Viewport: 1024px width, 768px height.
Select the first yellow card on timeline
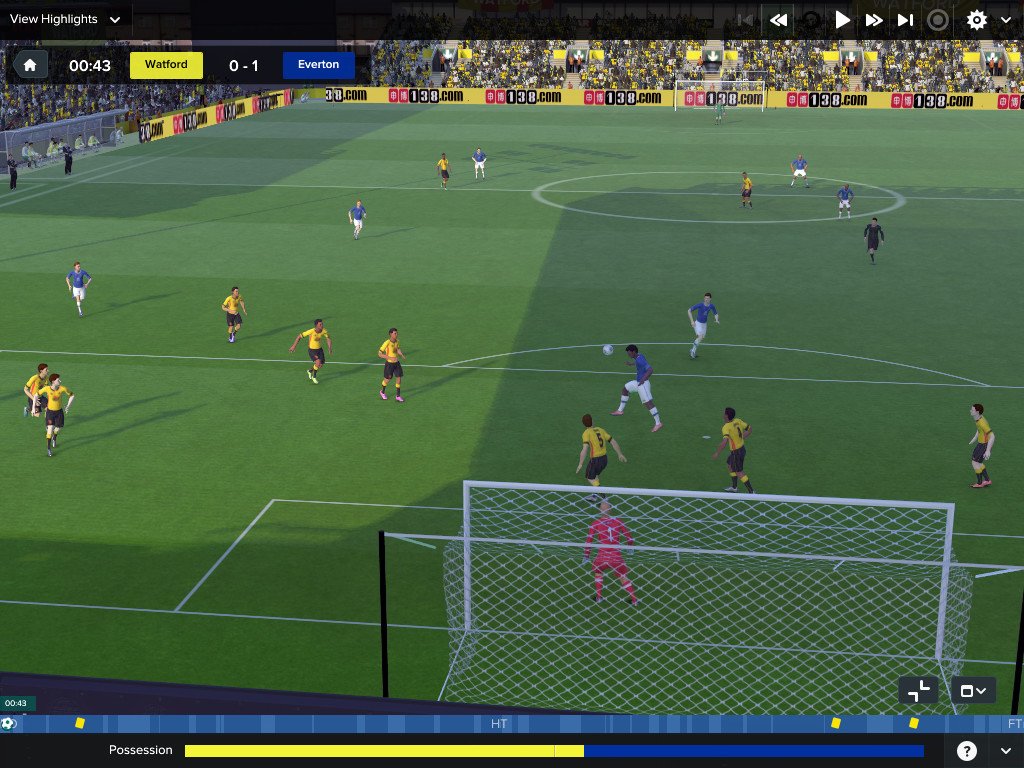(80, 723)
